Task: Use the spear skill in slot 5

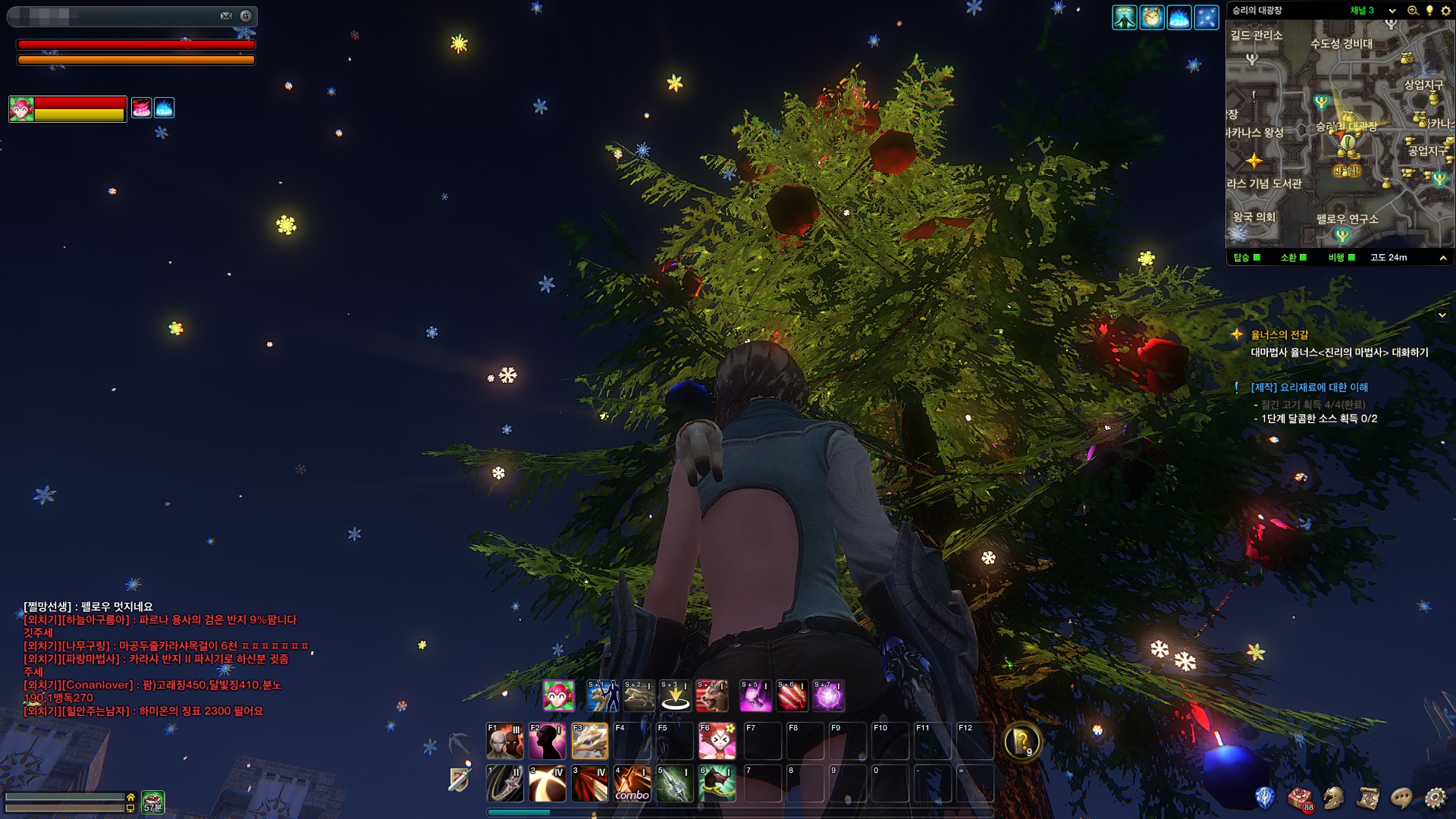Action: click(674, 783)
